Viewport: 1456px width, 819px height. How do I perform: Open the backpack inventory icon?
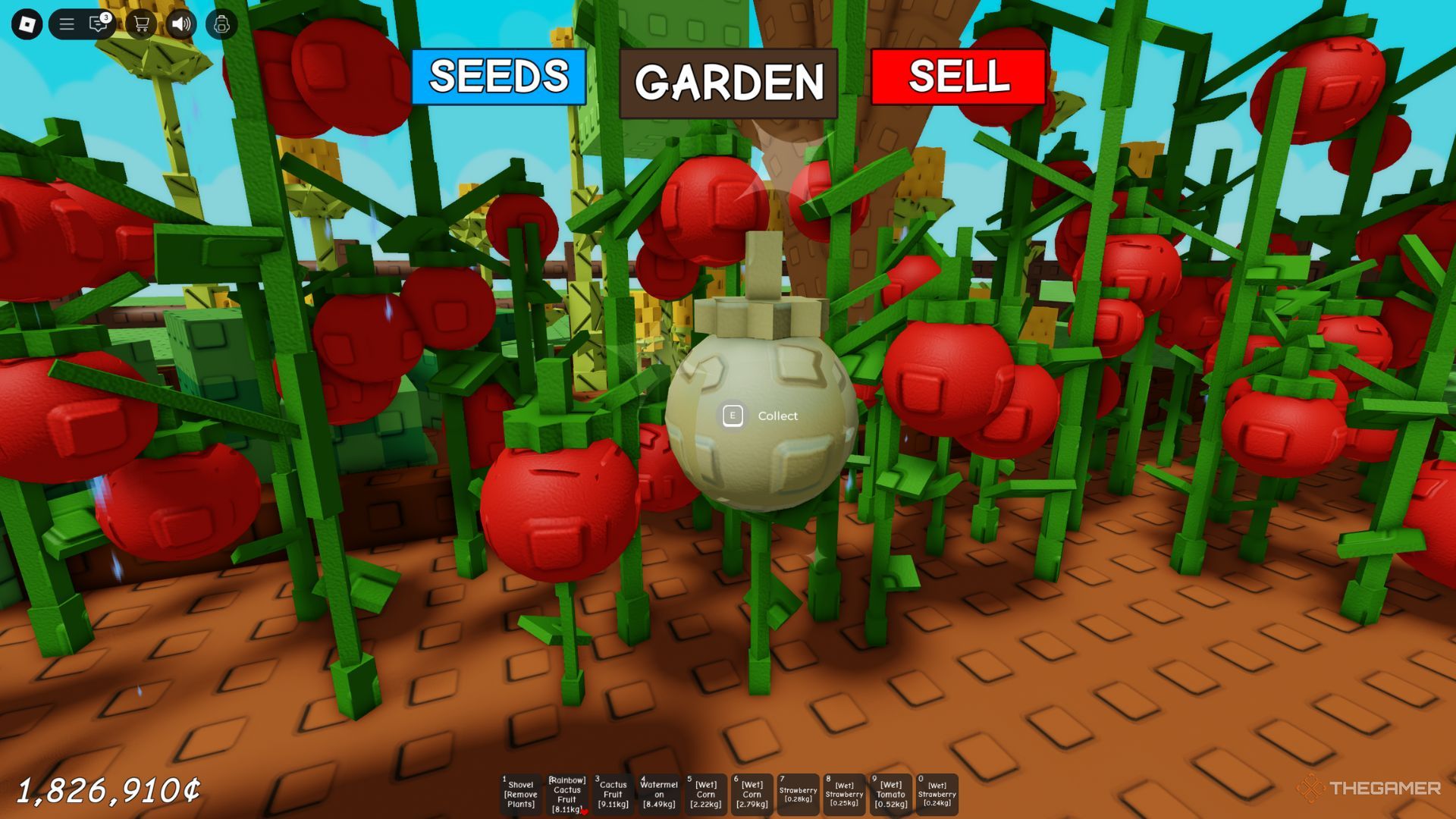tap(221, 24)
